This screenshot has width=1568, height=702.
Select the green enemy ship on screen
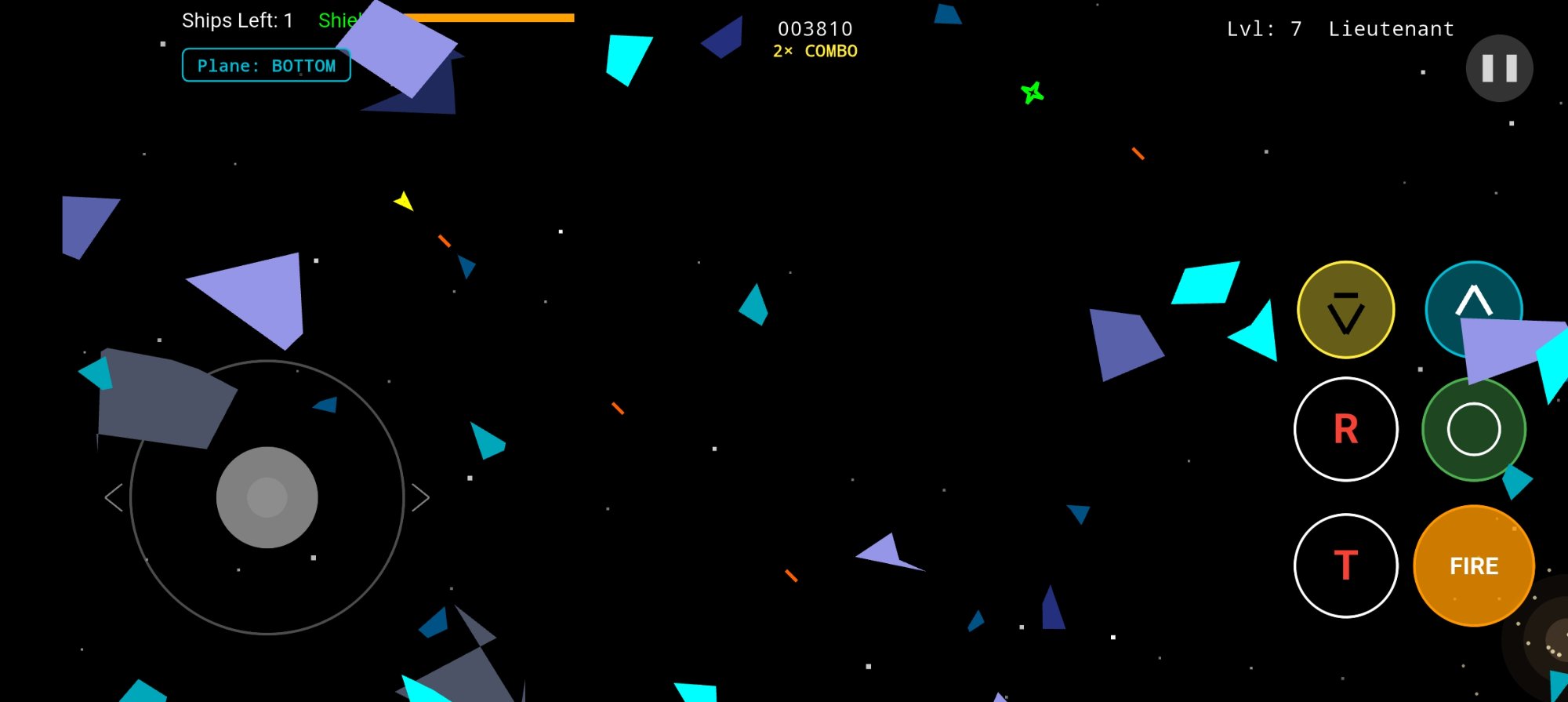point(1033,93)
